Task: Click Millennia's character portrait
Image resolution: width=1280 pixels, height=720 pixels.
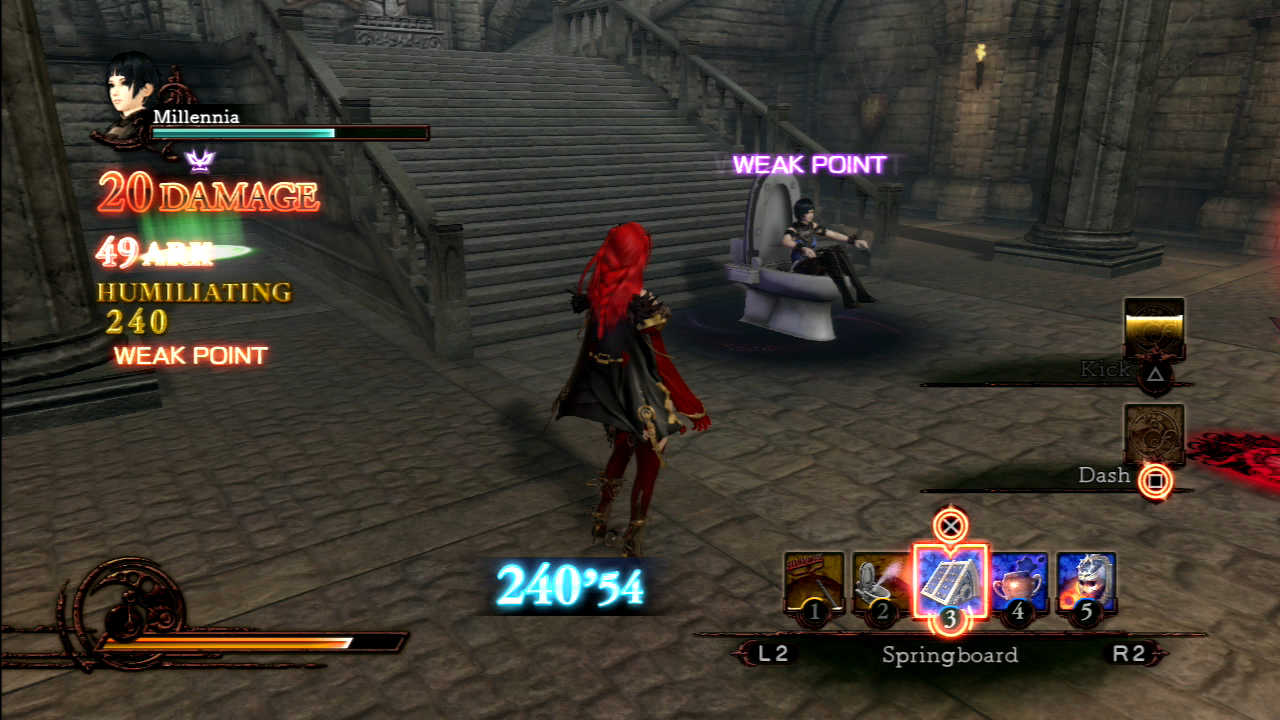Action: click(x=130, y=98)
